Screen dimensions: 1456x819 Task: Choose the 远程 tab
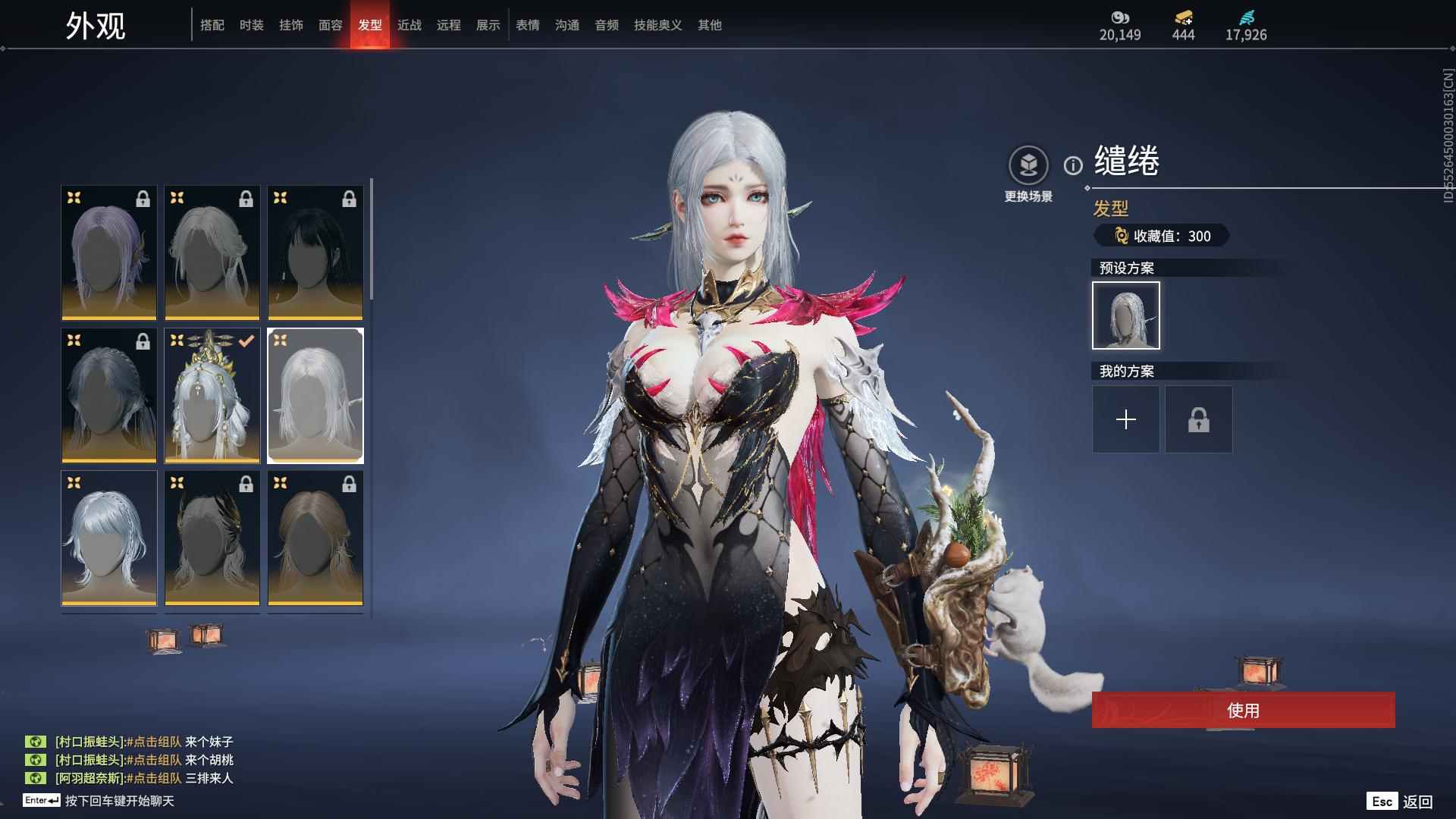click(449, 25)
